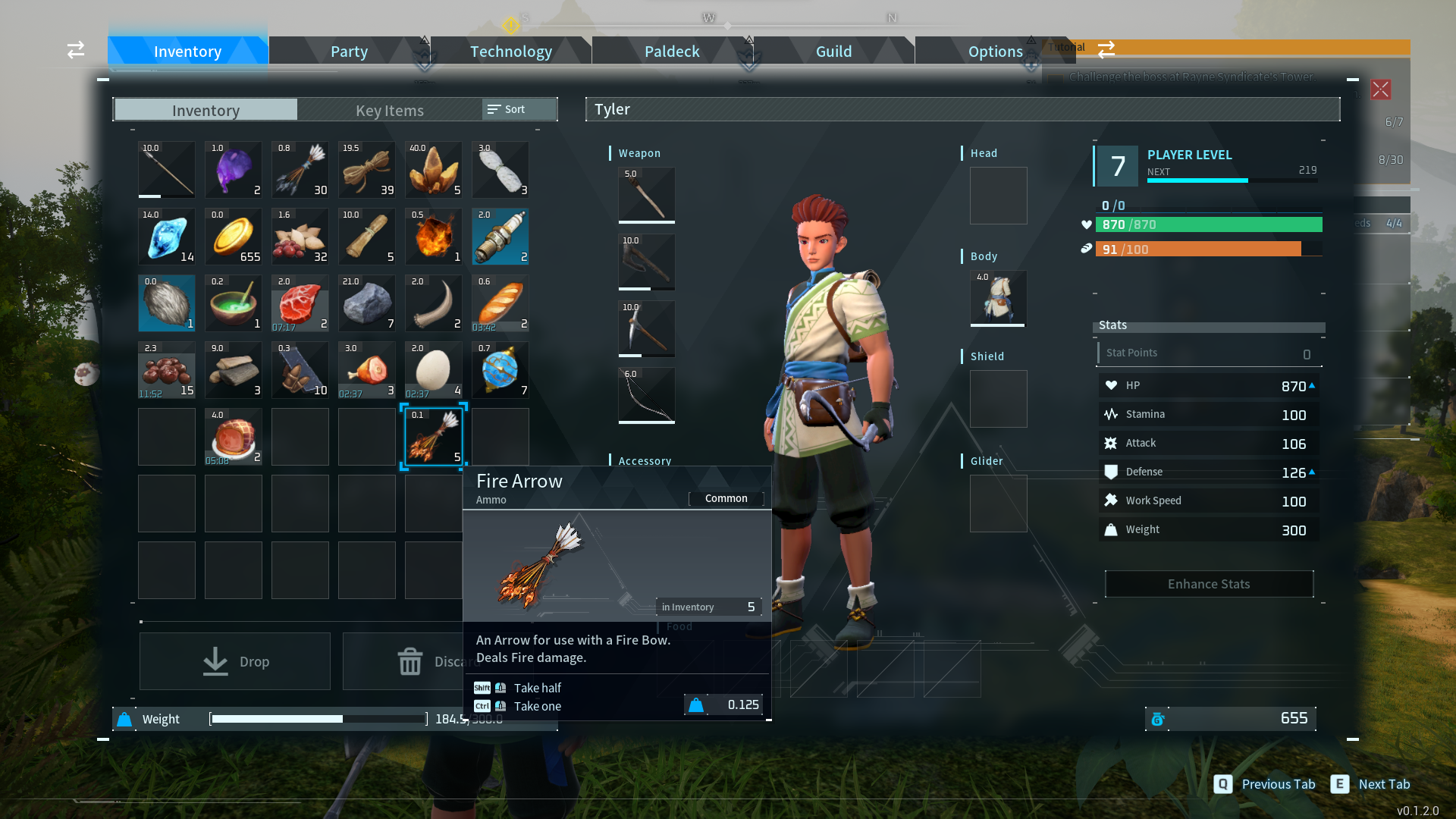
Task: Open the empty Head equipment slot
Action: pos(997,196)
